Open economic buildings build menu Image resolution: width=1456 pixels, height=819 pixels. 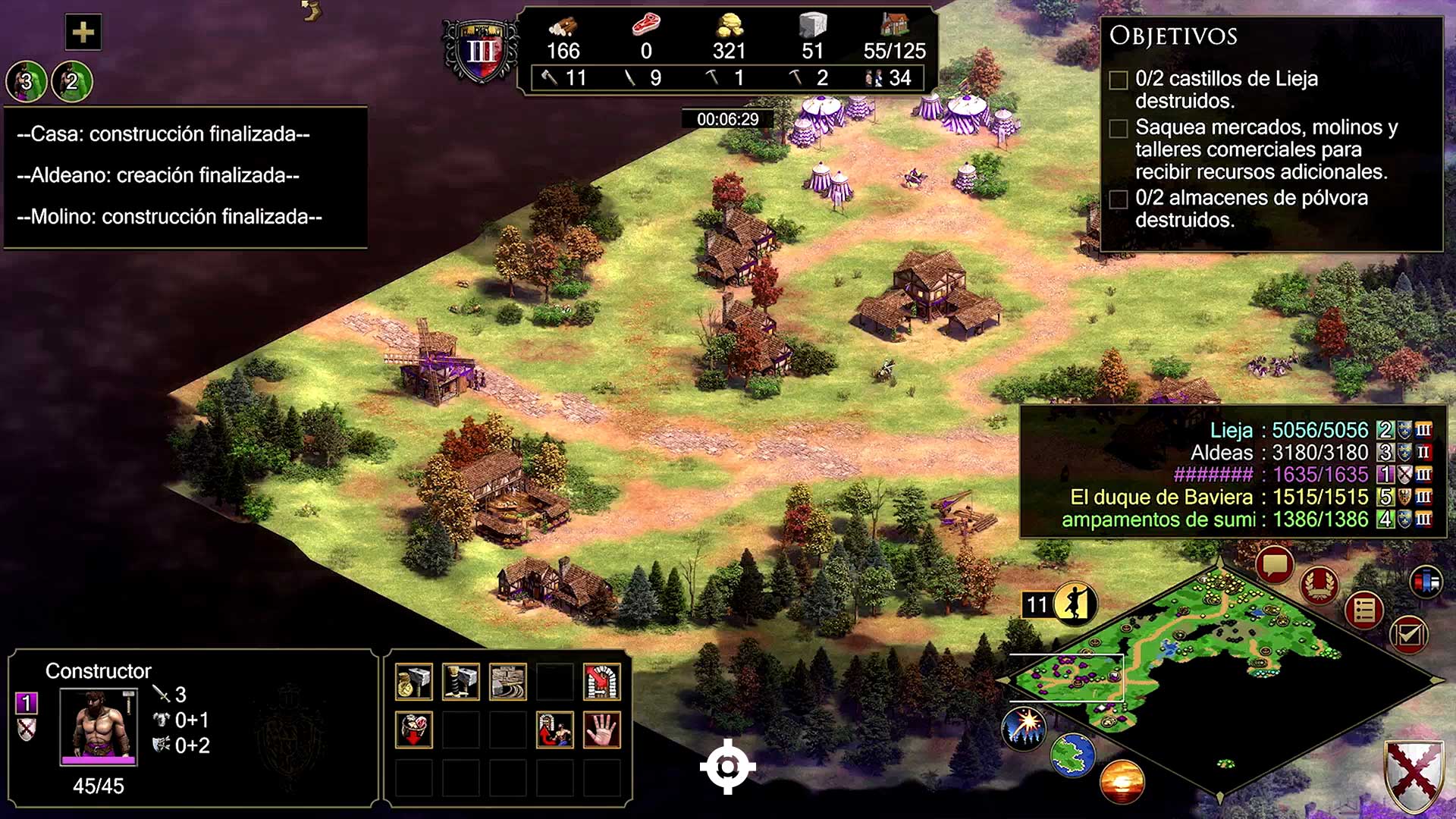[x=413, y=682]
